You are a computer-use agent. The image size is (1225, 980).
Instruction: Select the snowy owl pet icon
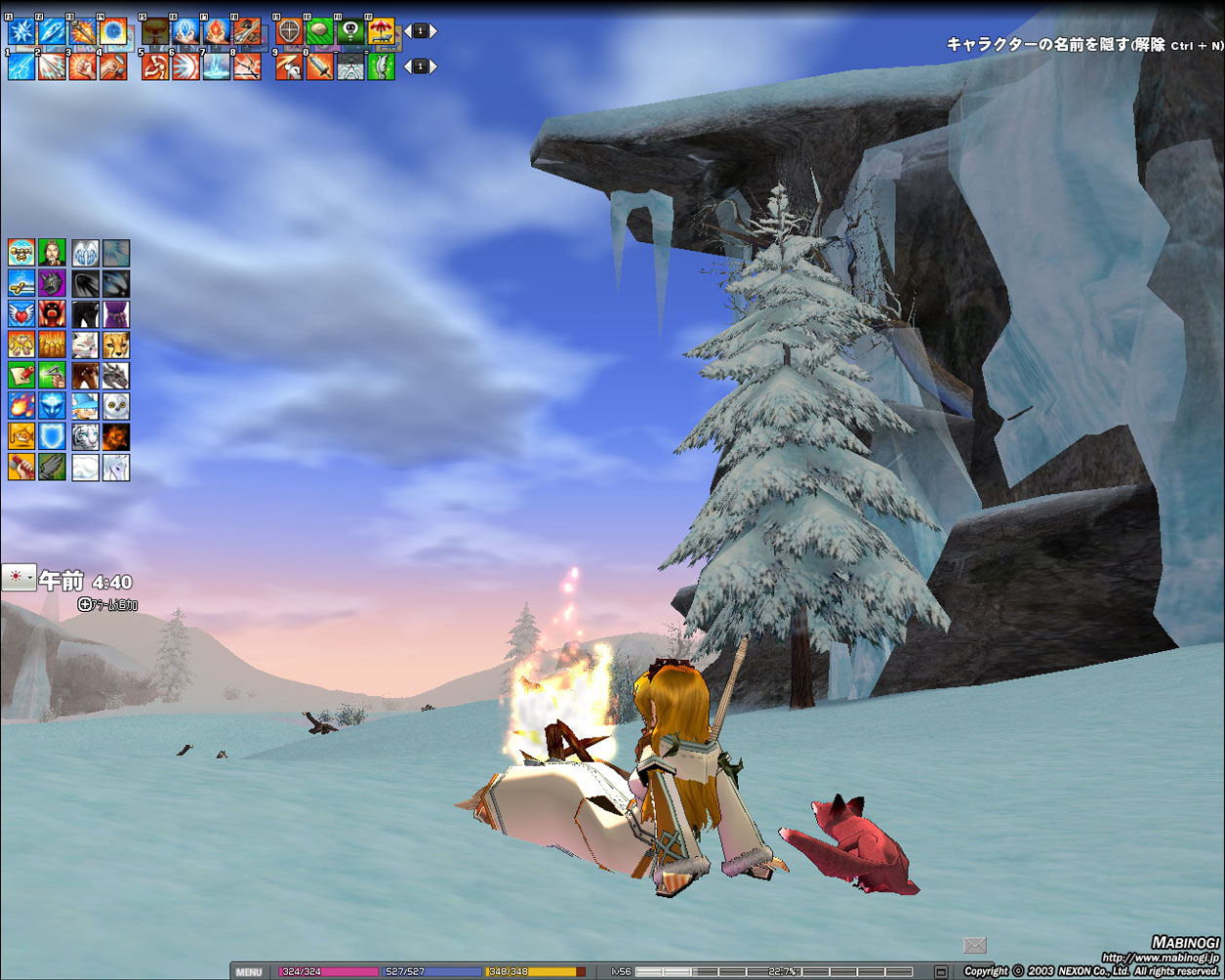(115, 406)
